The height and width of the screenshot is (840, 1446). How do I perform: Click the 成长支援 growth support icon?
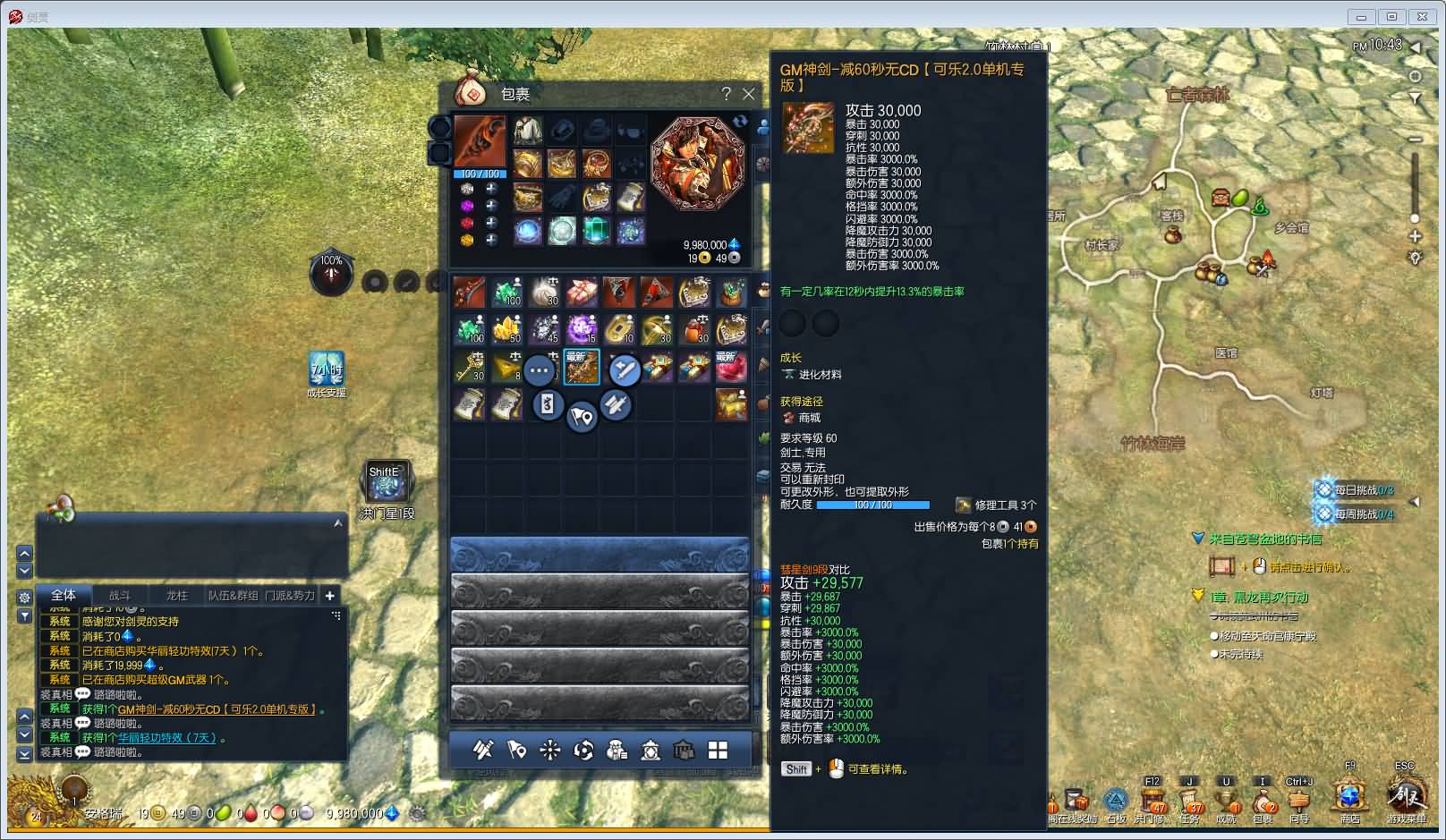326,369
